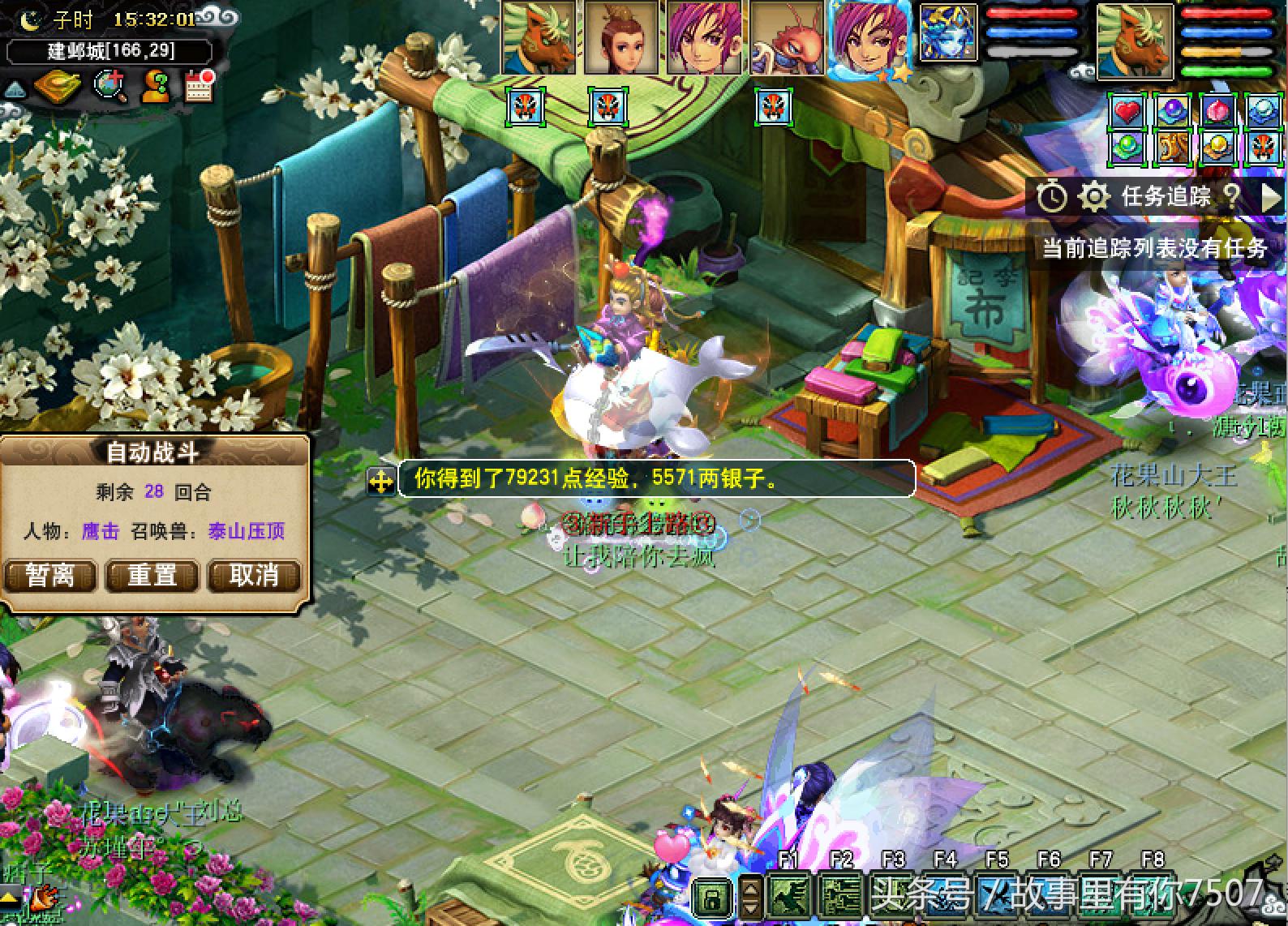Click the question mark beside 任务追踪
The image size is (1288, 926).
tap(1231, 196)
